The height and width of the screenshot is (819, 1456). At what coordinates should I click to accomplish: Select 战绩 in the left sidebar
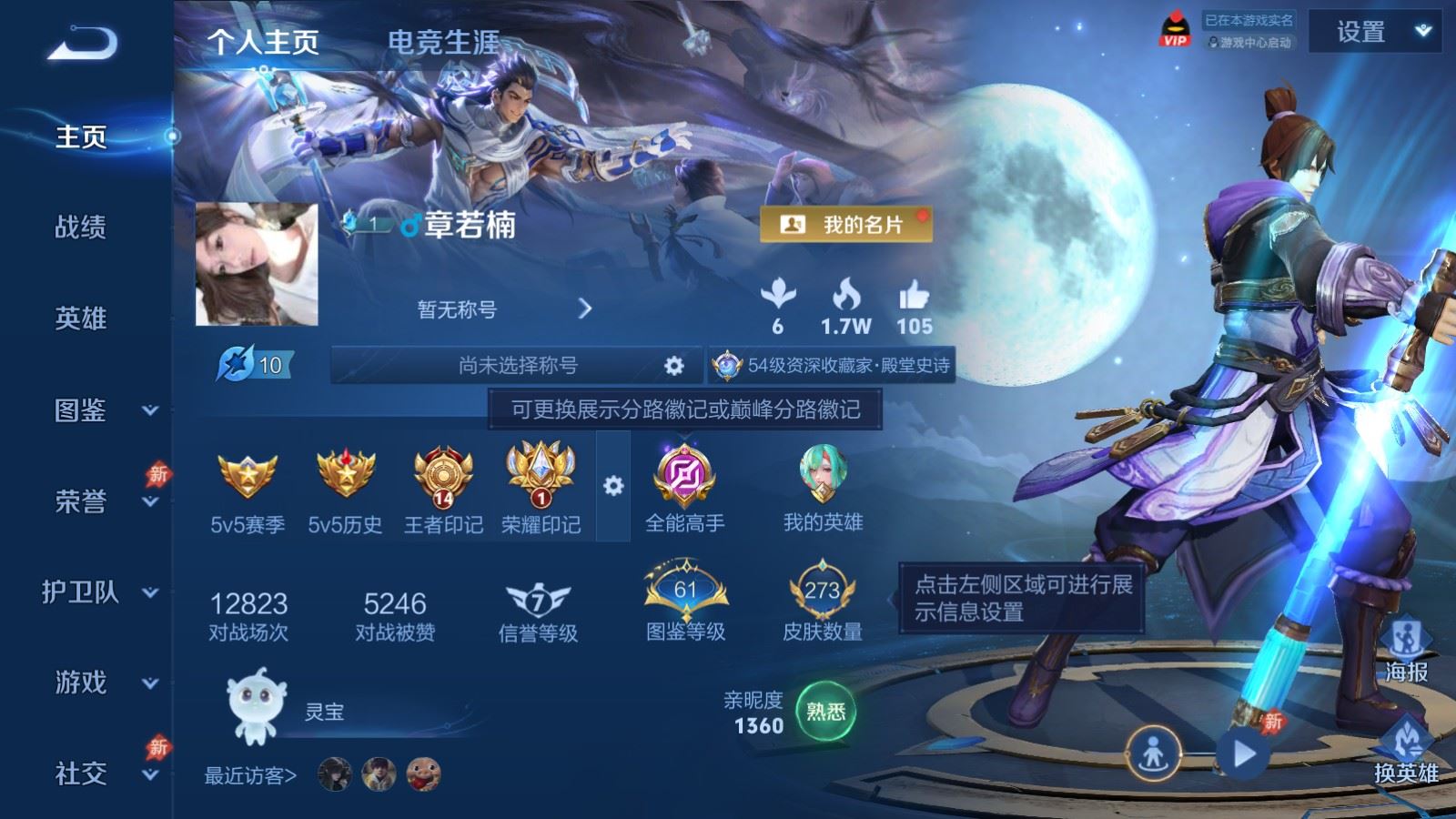[80, 229]
